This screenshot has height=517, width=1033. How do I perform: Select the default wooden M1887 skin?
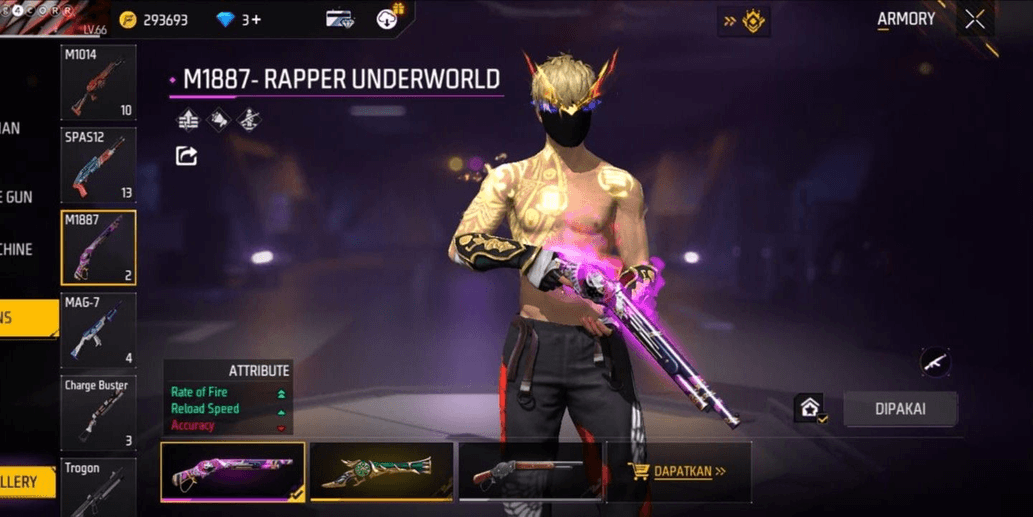[x=530, y=471]
